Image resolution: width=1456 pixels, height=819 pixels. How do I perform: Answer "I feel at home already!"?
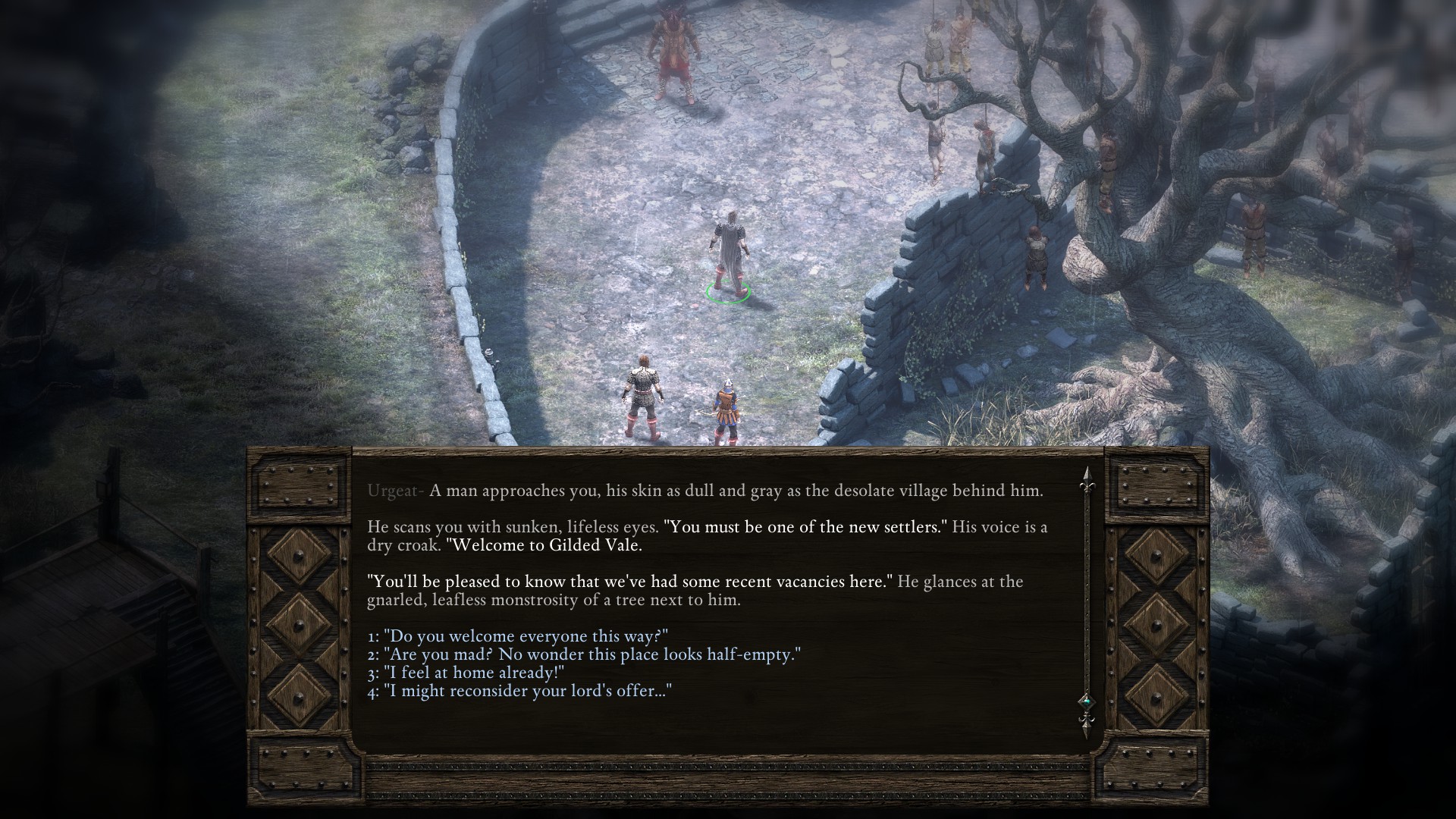pyautogui.click(x=466, y=673)
